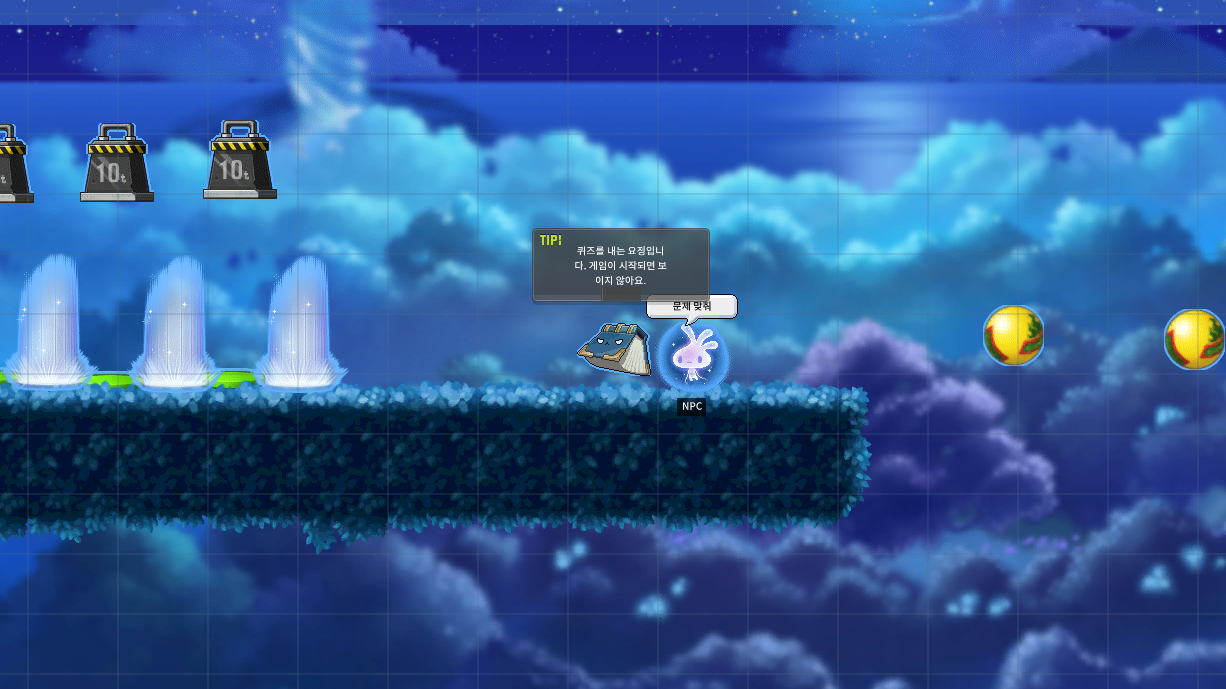The width and height of the screenshot is (1226, 689).
Task: Click the NPC name tag label
Action: (691, 406)
